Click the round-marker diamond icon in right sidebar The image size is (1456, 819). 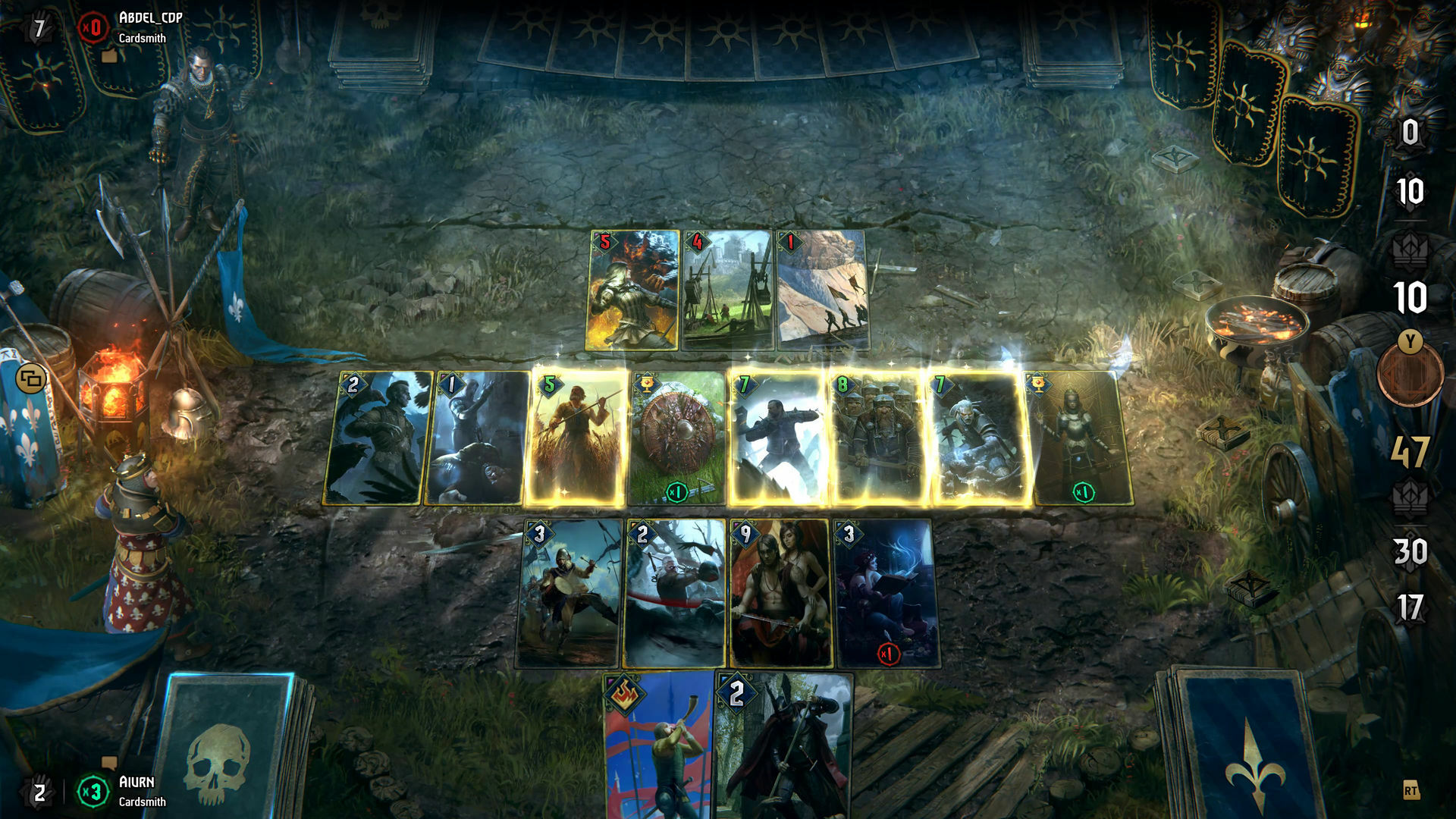point(1410,250)
